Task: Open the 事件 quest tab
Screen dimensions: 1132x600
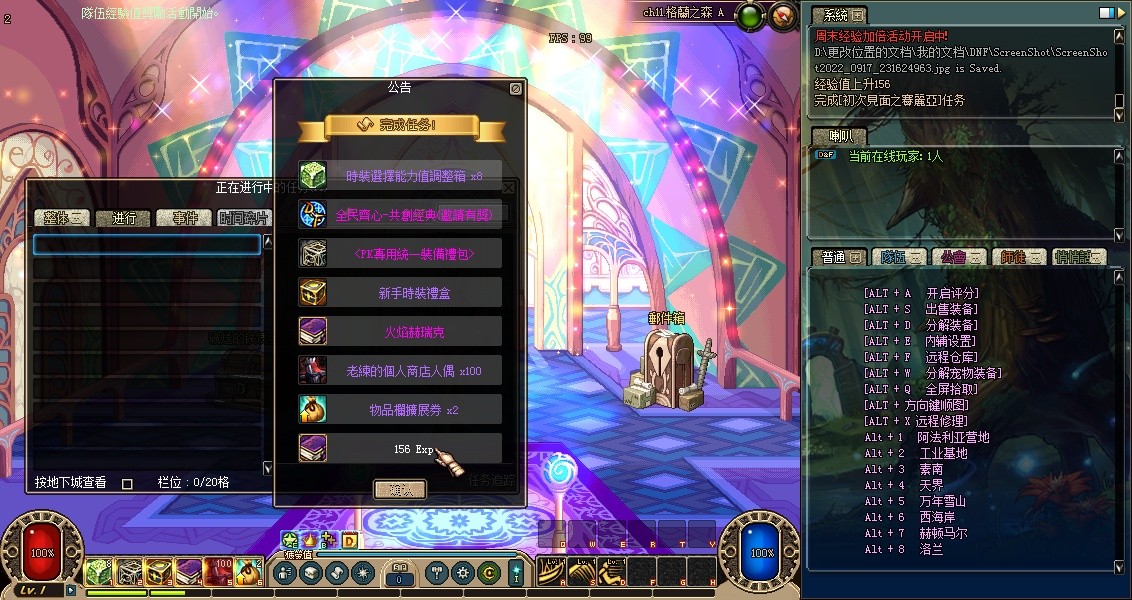Action: 185,218
